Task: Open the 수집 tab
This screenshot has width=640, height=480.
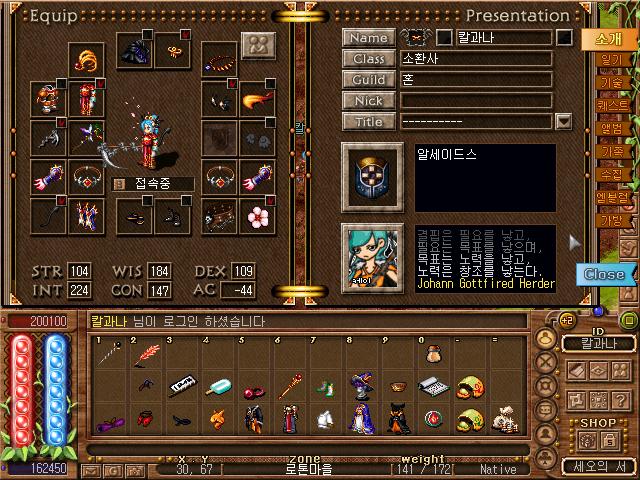Action: [610, 174]
